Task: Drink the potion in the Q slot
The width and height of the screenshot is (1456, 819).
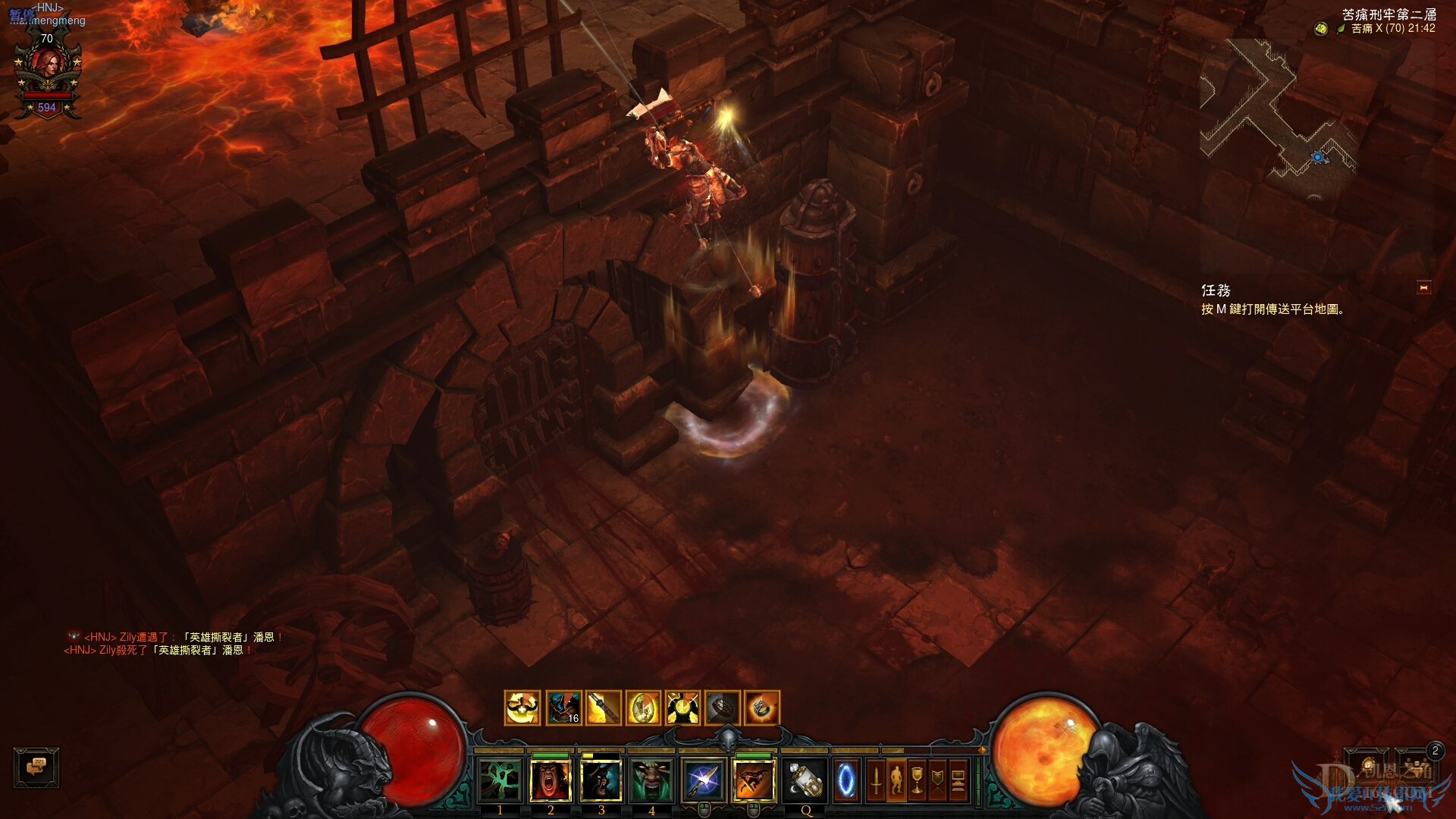Action: pos(805,780)
